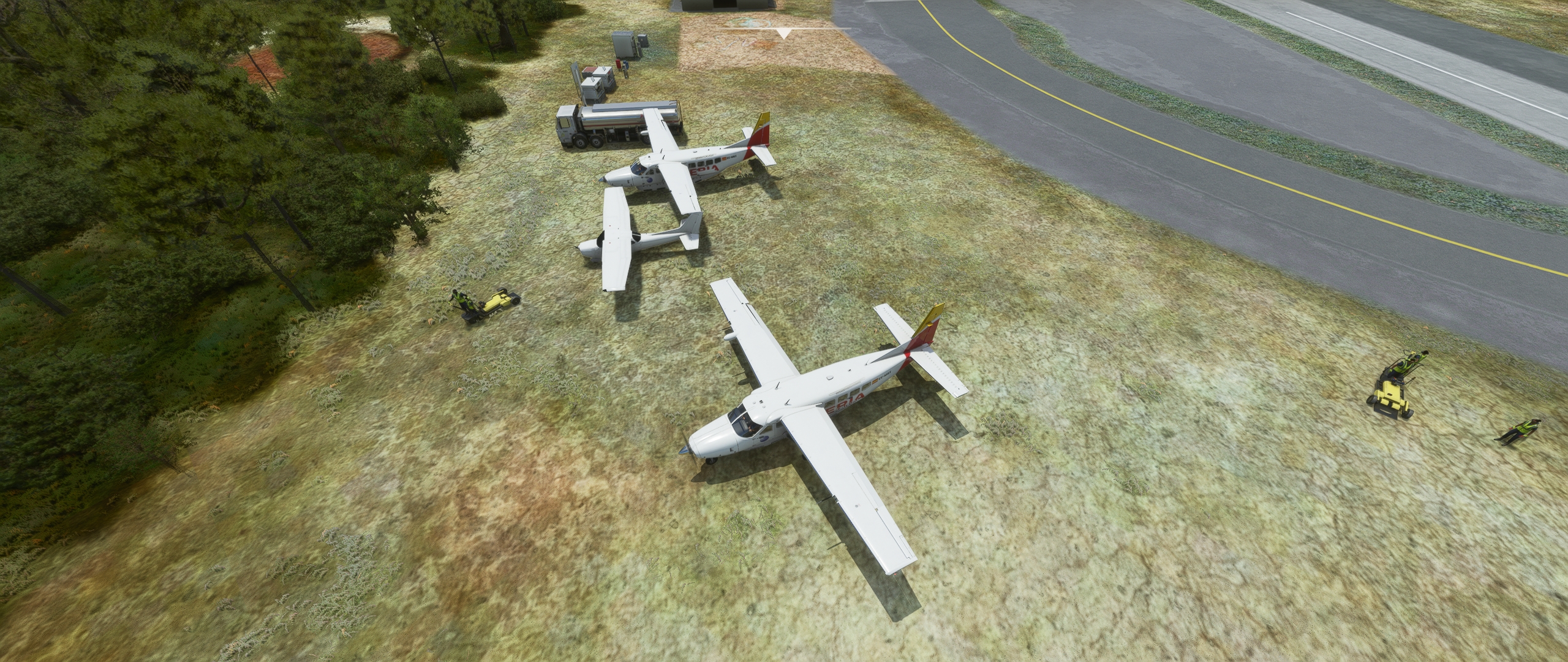Viewport: 1568px width, 662px height.
Task: Expand the collapsed toolbar handle arrow
Action: 783,34
